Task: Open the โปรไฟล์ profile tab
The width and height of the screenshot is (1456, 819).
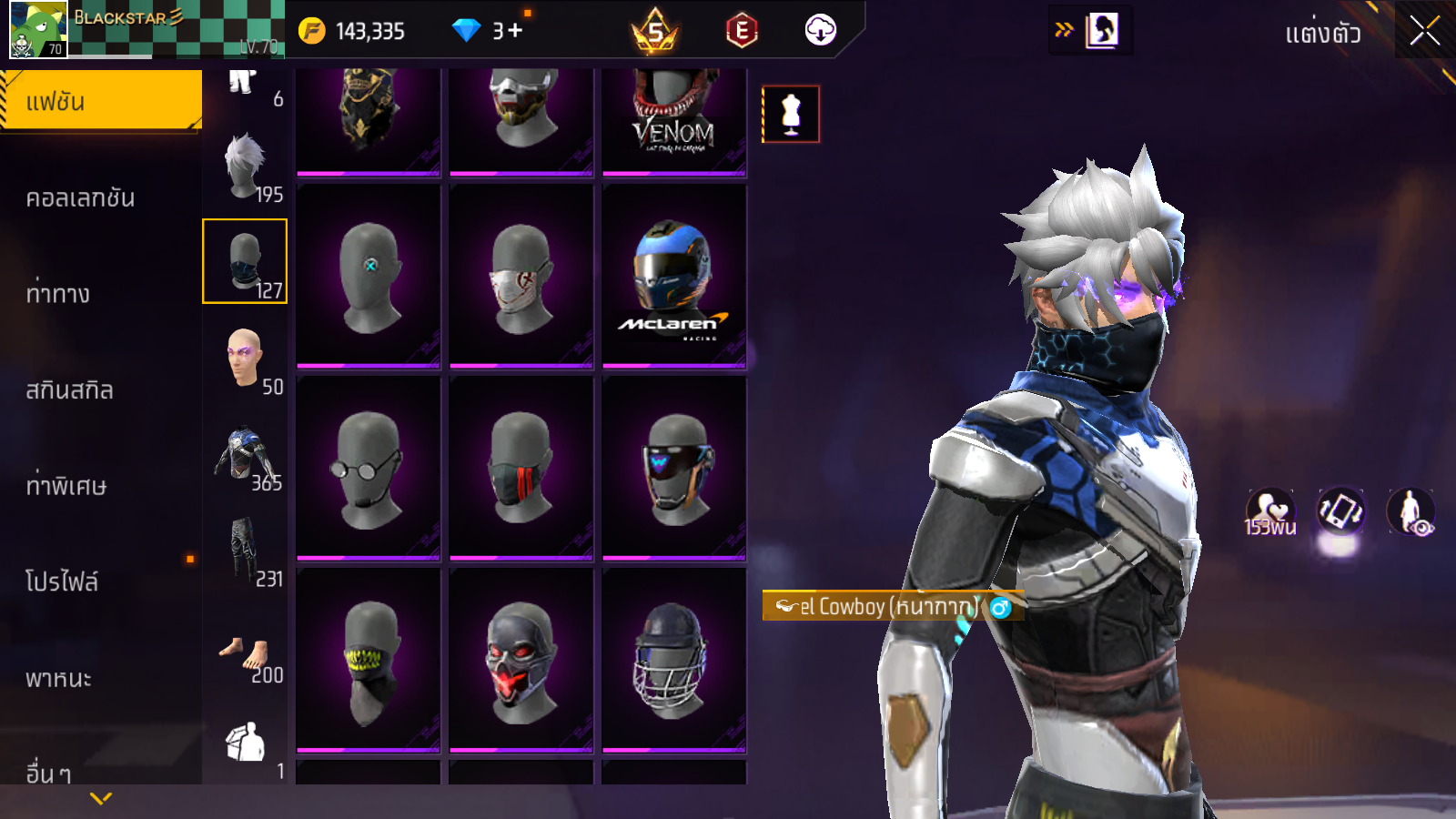Action: [62, 582]
